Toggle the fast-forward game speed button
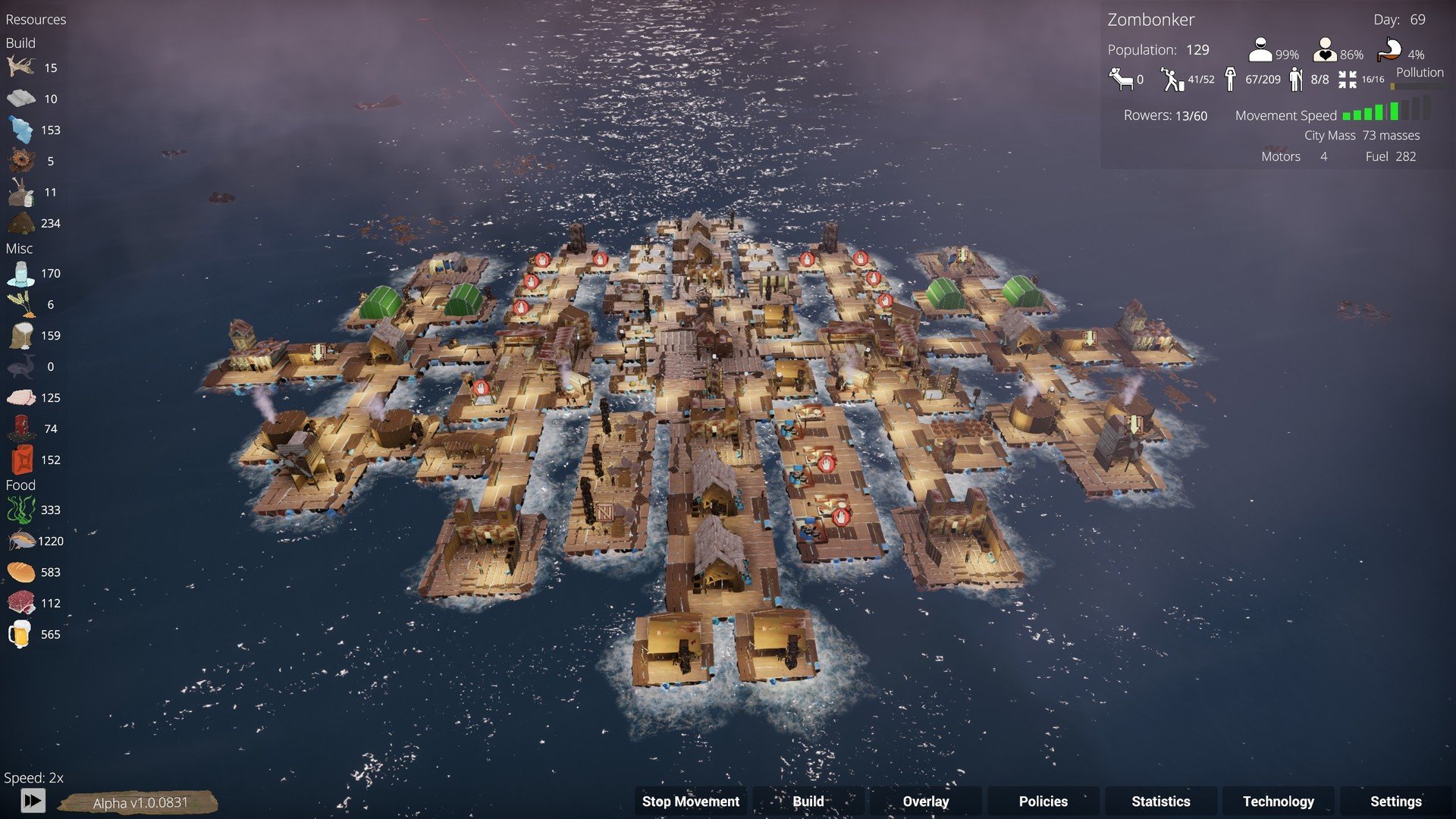The height and width of the screenshot is (819, 1456). 33,800
